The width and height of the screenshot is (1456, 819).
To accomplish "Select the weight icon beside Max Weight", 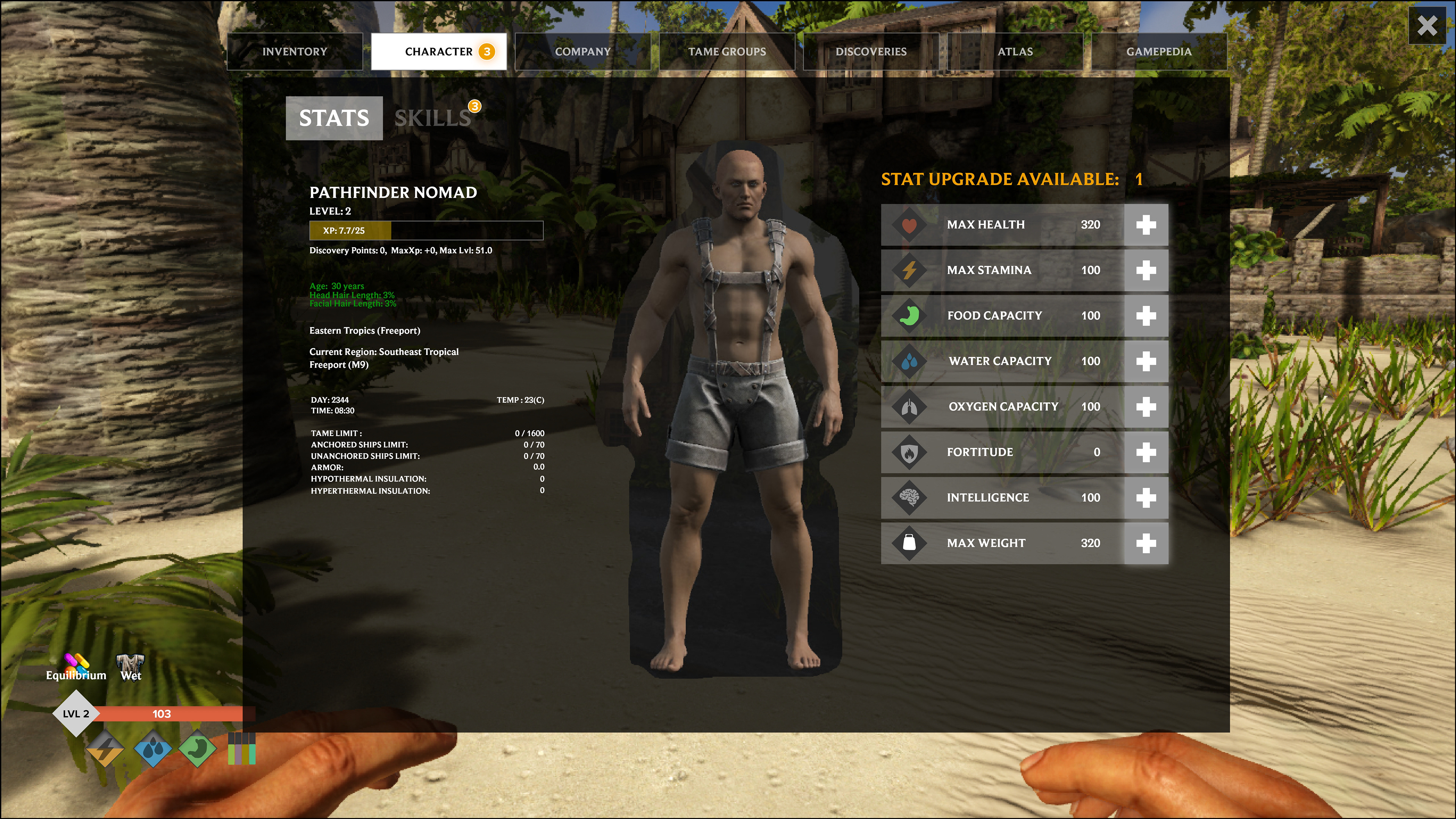I will click(x=910, y=543).
